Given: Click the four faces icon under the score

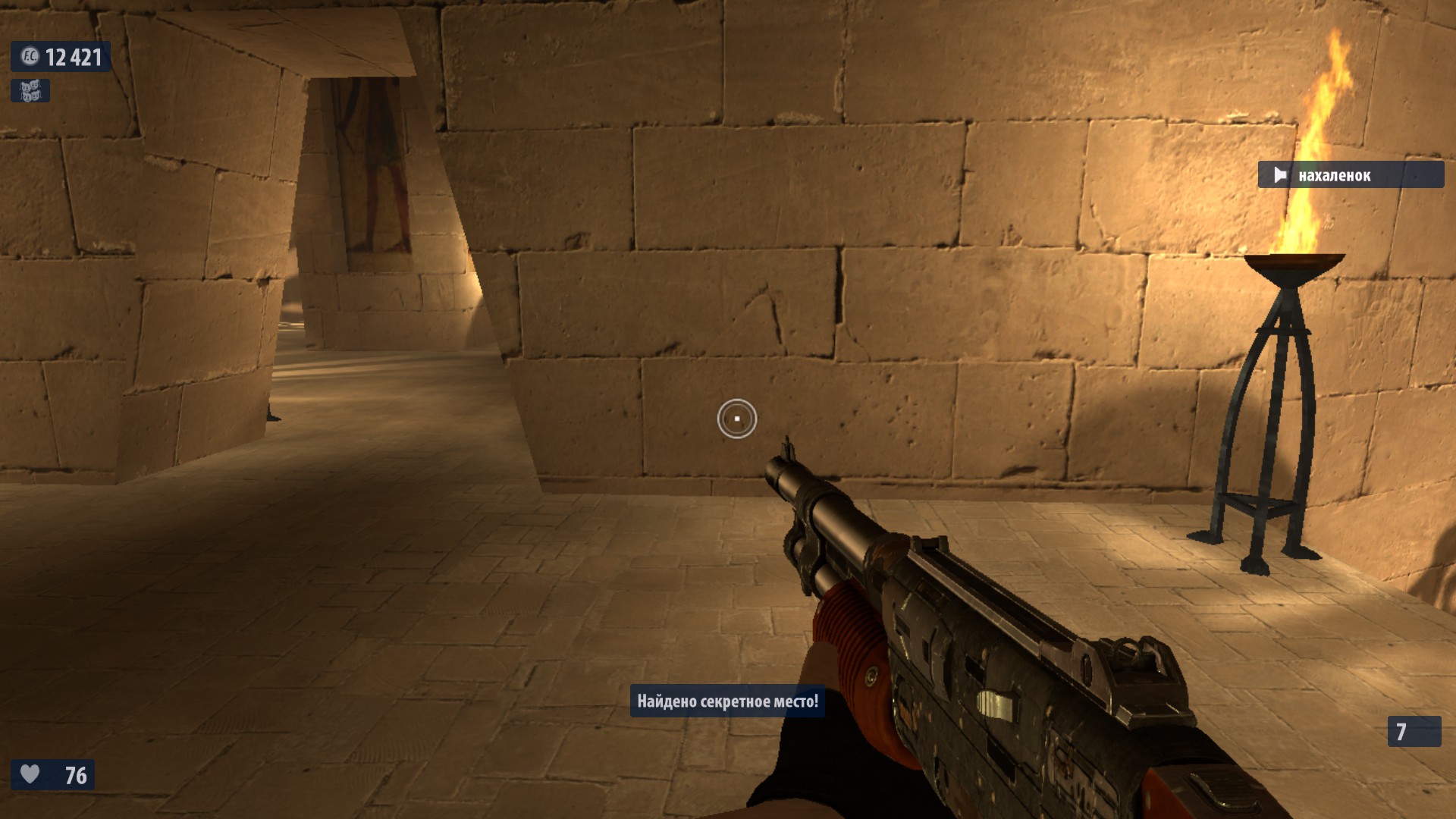Looking at the screenshot, I should [30, 91].
